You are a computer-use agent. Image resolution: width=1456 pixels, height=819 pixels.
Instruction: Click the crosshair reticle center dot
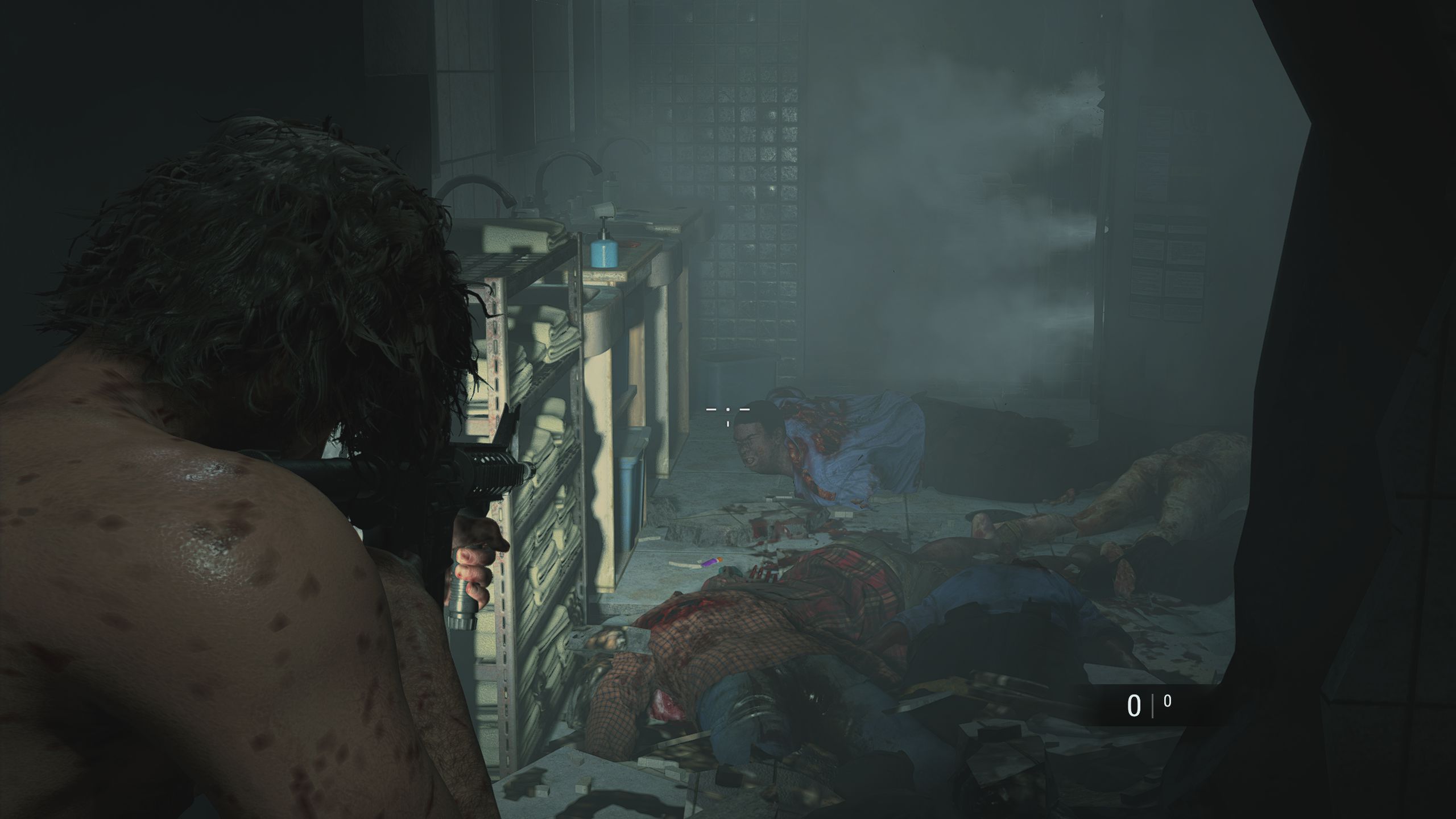727,409
